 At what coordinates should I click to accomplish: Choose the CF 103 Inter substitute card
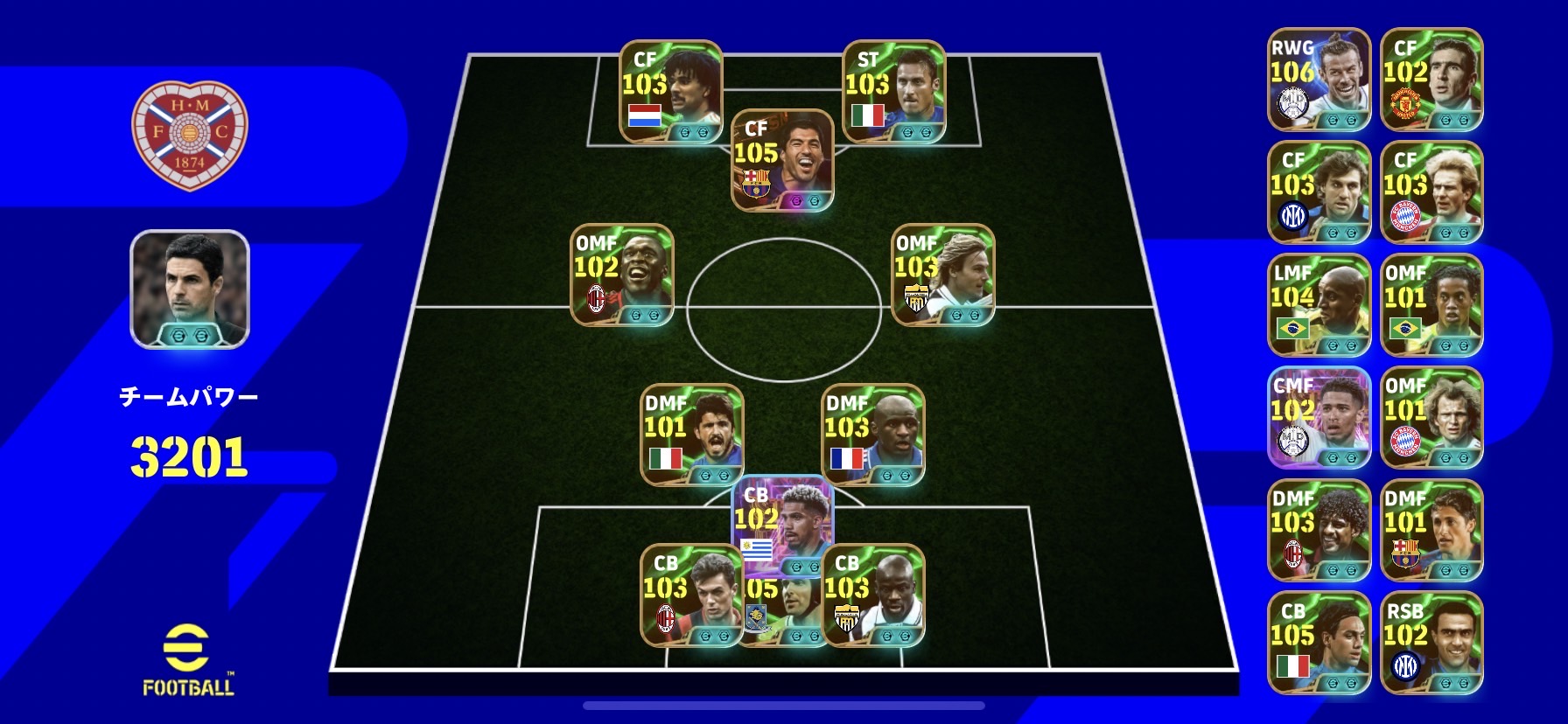1319,191
